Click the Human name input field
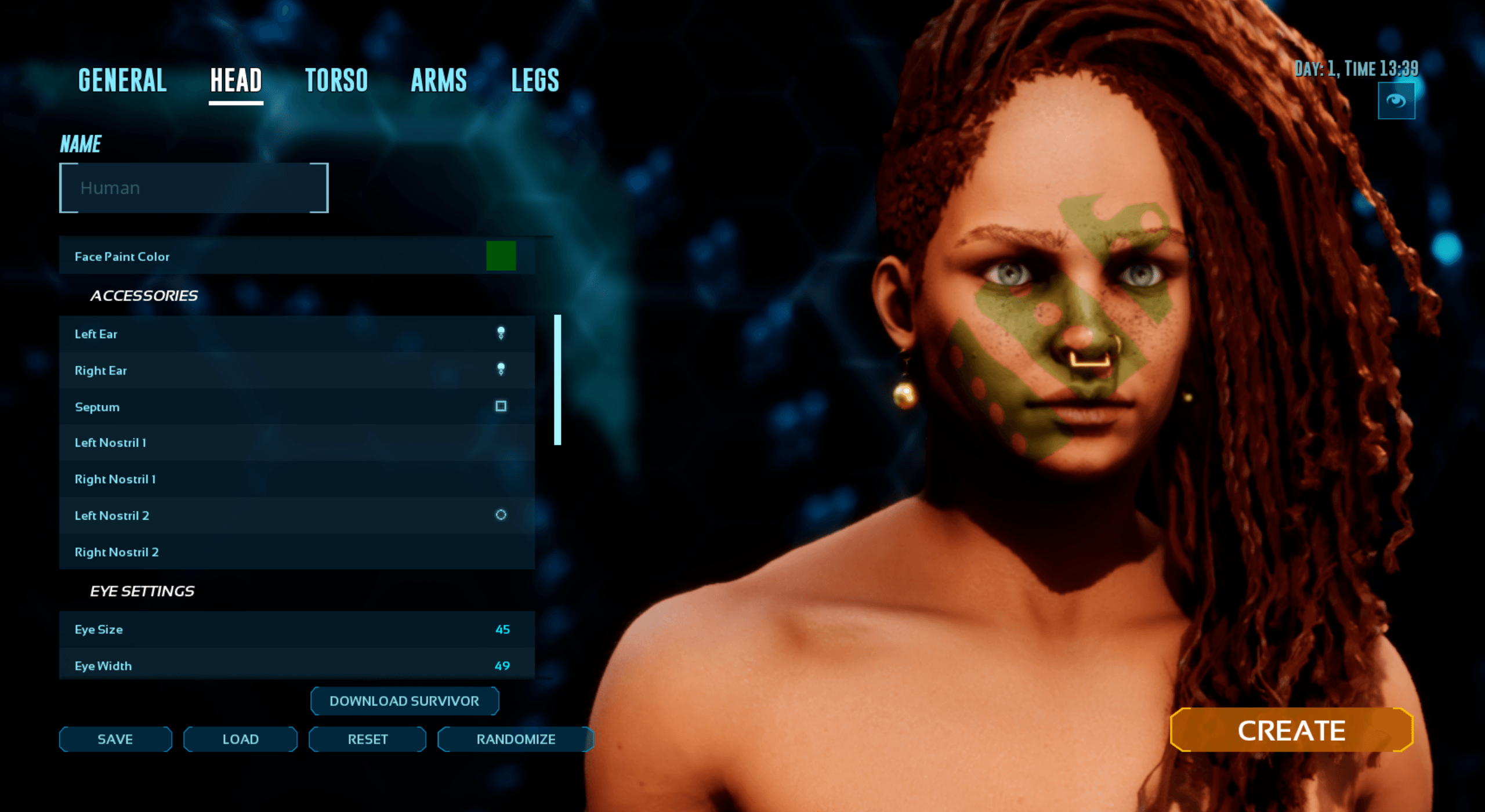This screenshot has height=812, width=1485. click(193, 187)
